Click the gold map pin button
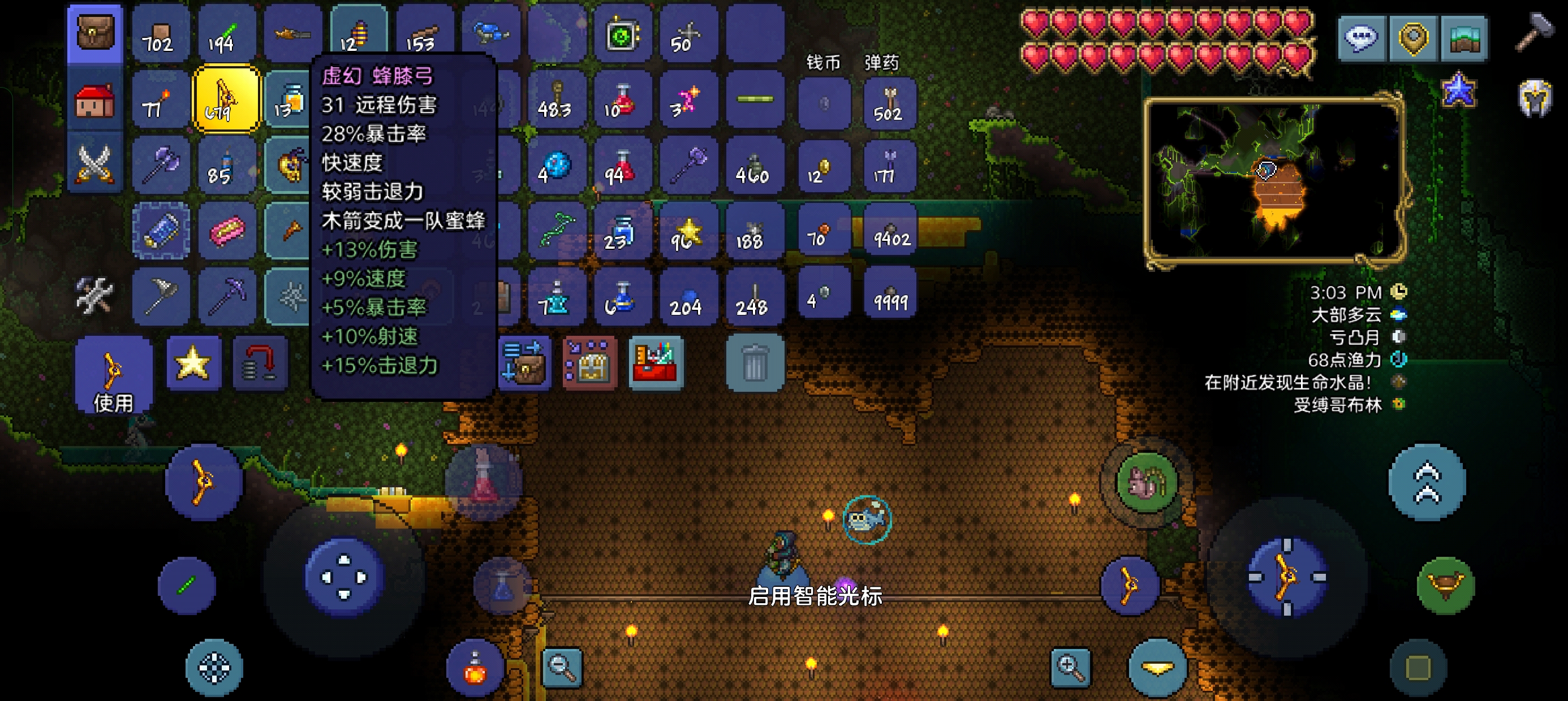 [x=1413, y=38]
